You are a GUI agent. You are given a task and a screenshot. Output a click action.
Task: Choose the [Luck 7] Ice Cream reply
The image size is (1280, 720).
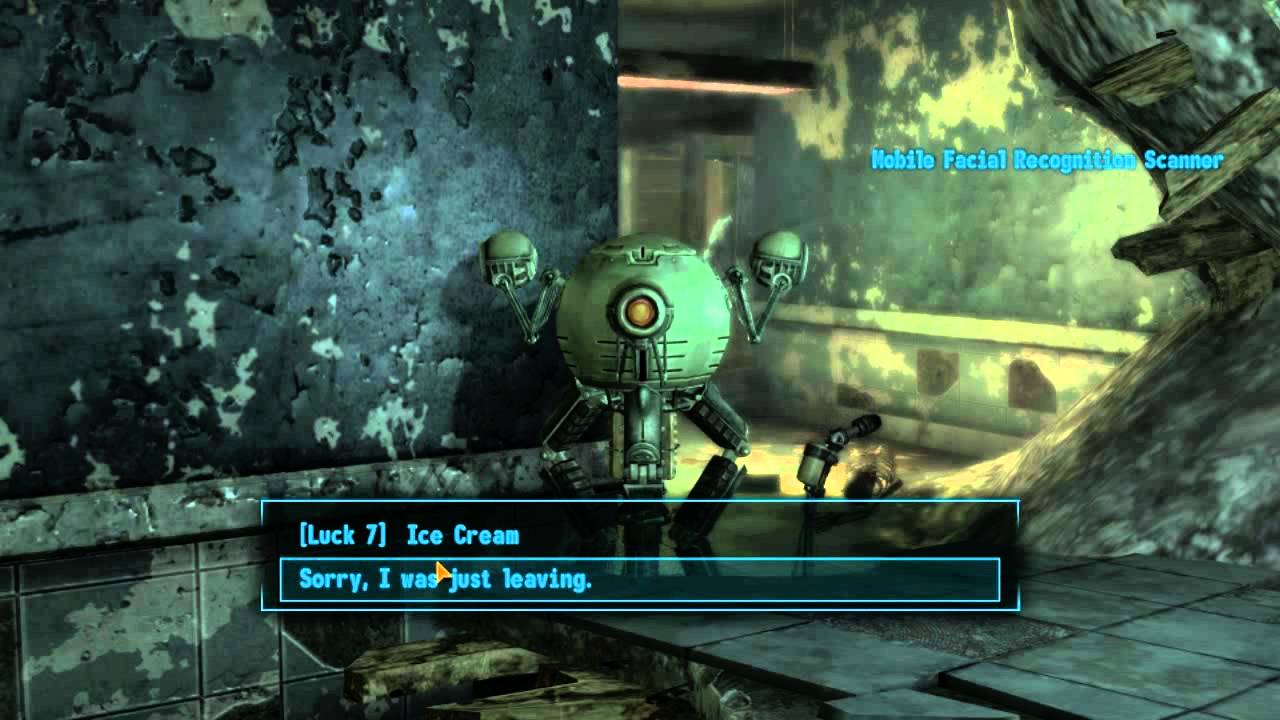tap(409, 535)
